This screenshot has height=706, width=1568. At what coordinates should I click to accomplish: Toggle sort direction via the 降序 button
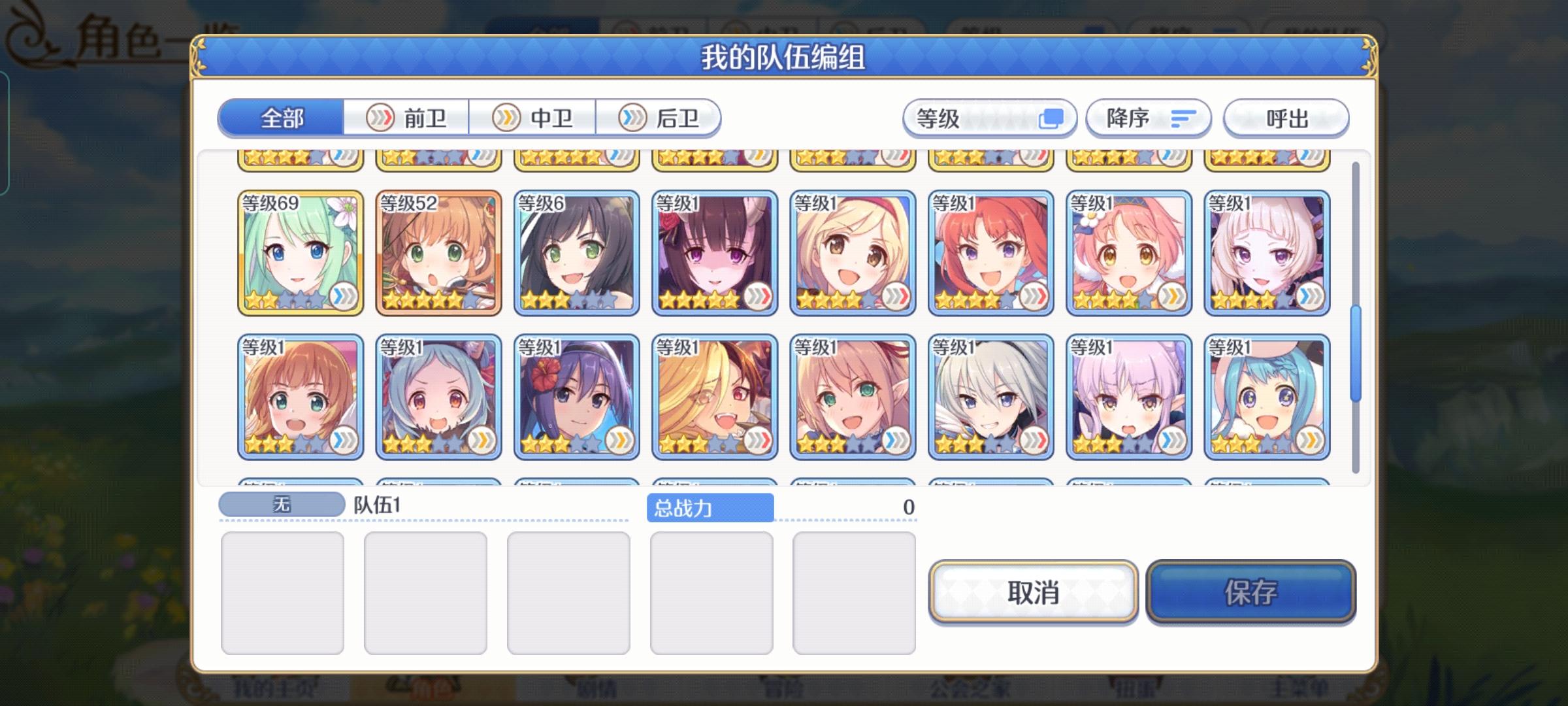coord(1148,118)
